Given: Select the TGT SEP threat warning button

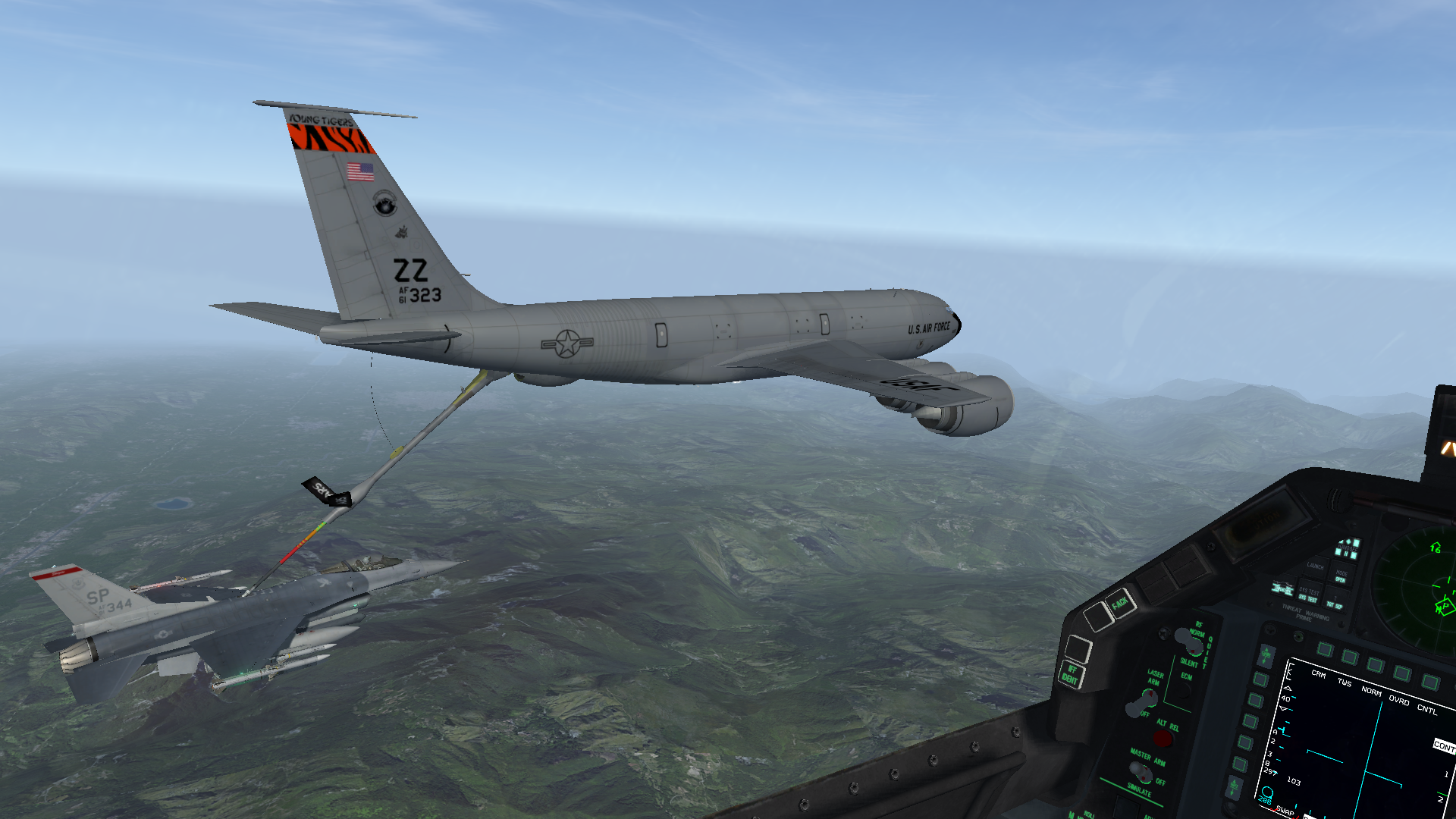Looking at the screenshot, I should (x=1334, y=604).
